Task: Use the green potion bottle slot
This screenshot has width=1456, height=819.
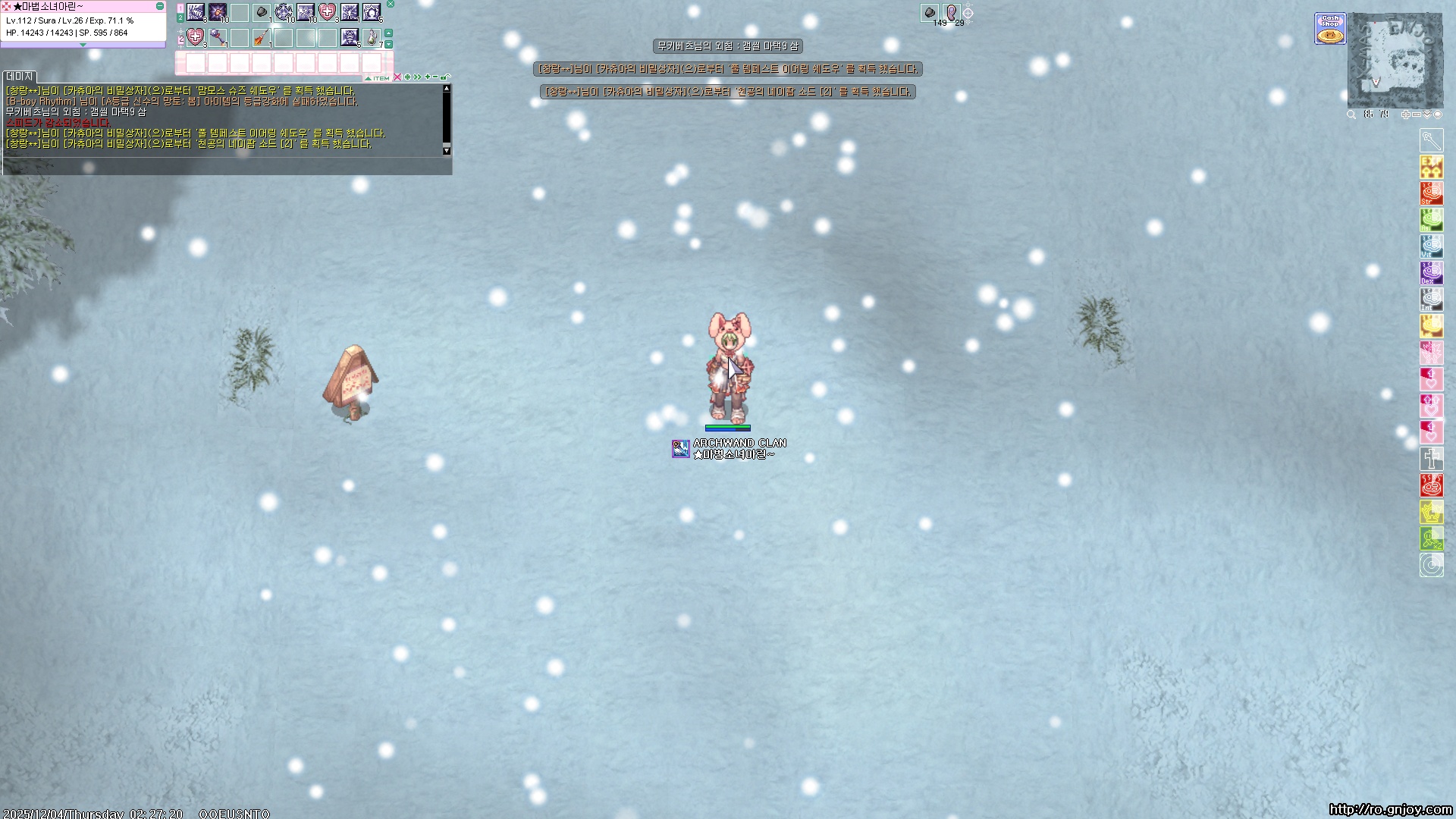Action: [372, 37]
